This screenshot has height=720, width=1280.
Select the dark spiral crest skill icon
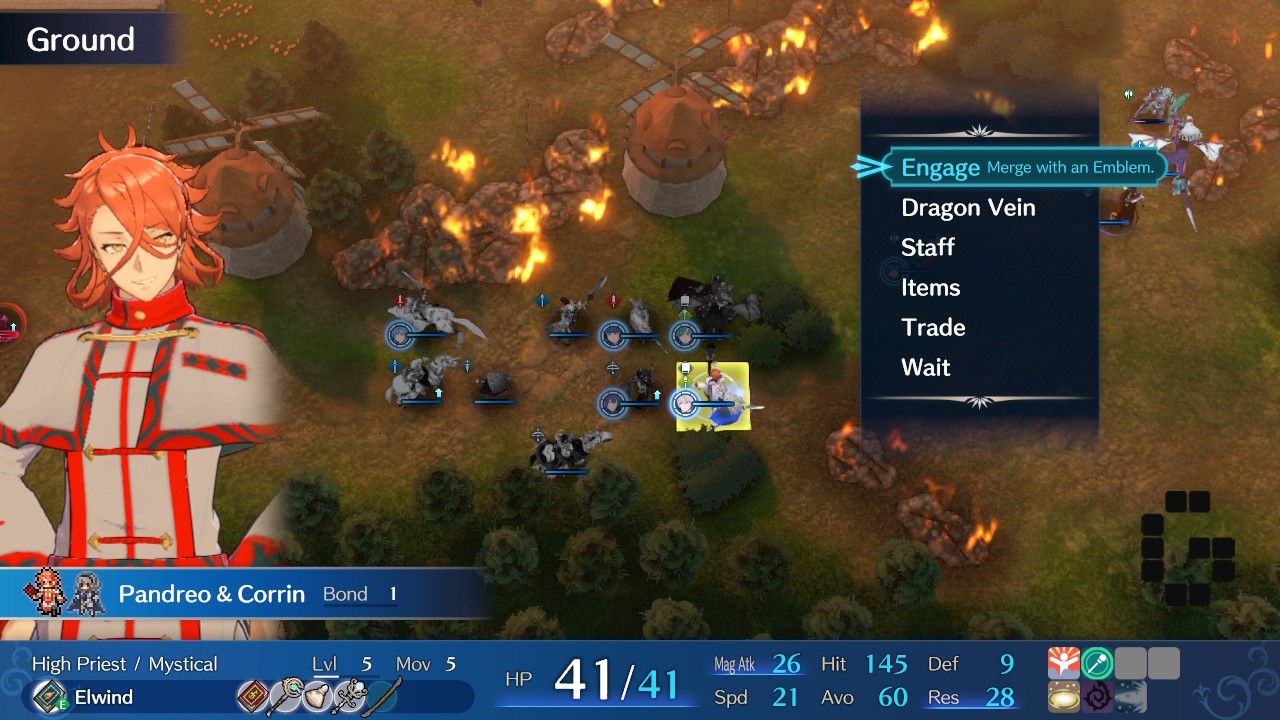coord(1097,696)
